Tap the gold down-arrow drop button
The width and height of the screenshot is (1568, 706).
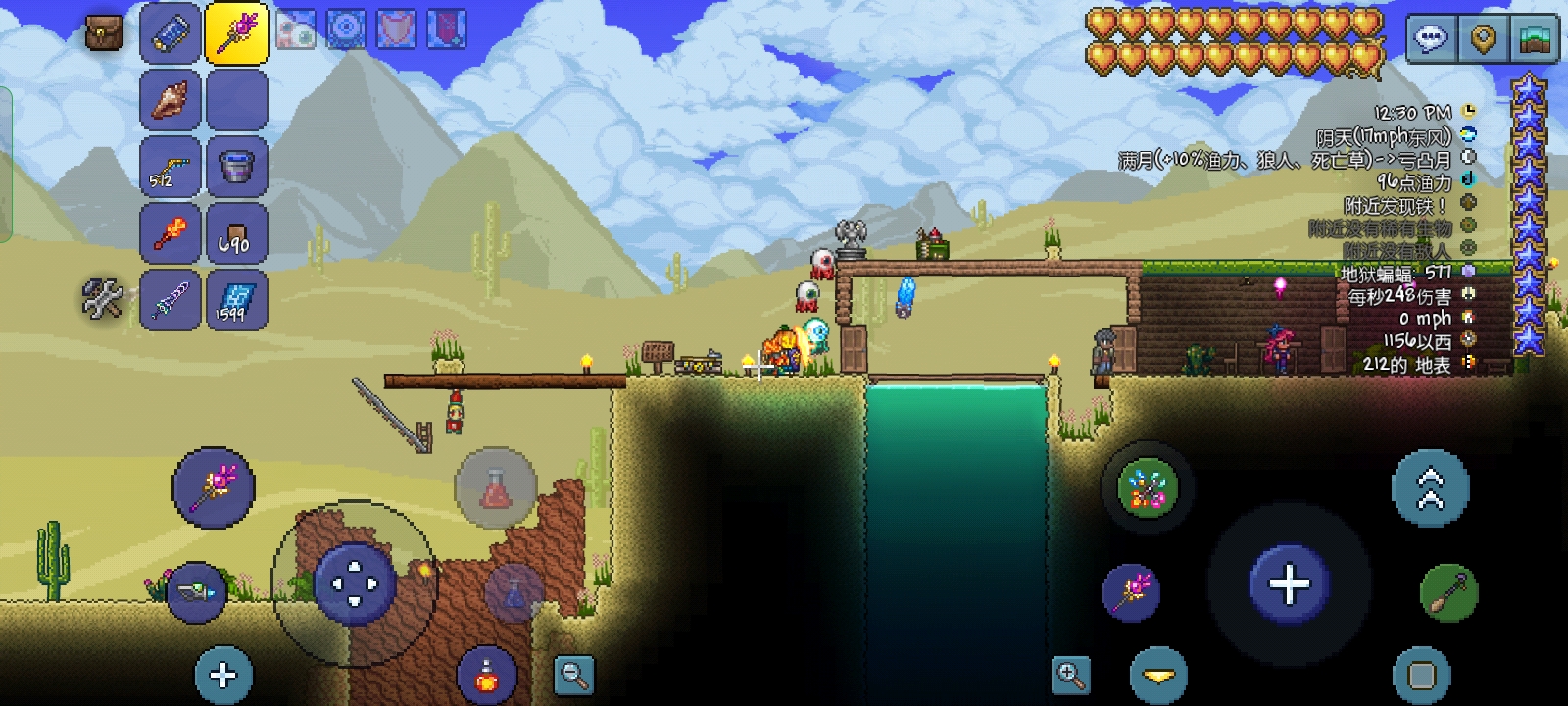[x=1158, y=675]
